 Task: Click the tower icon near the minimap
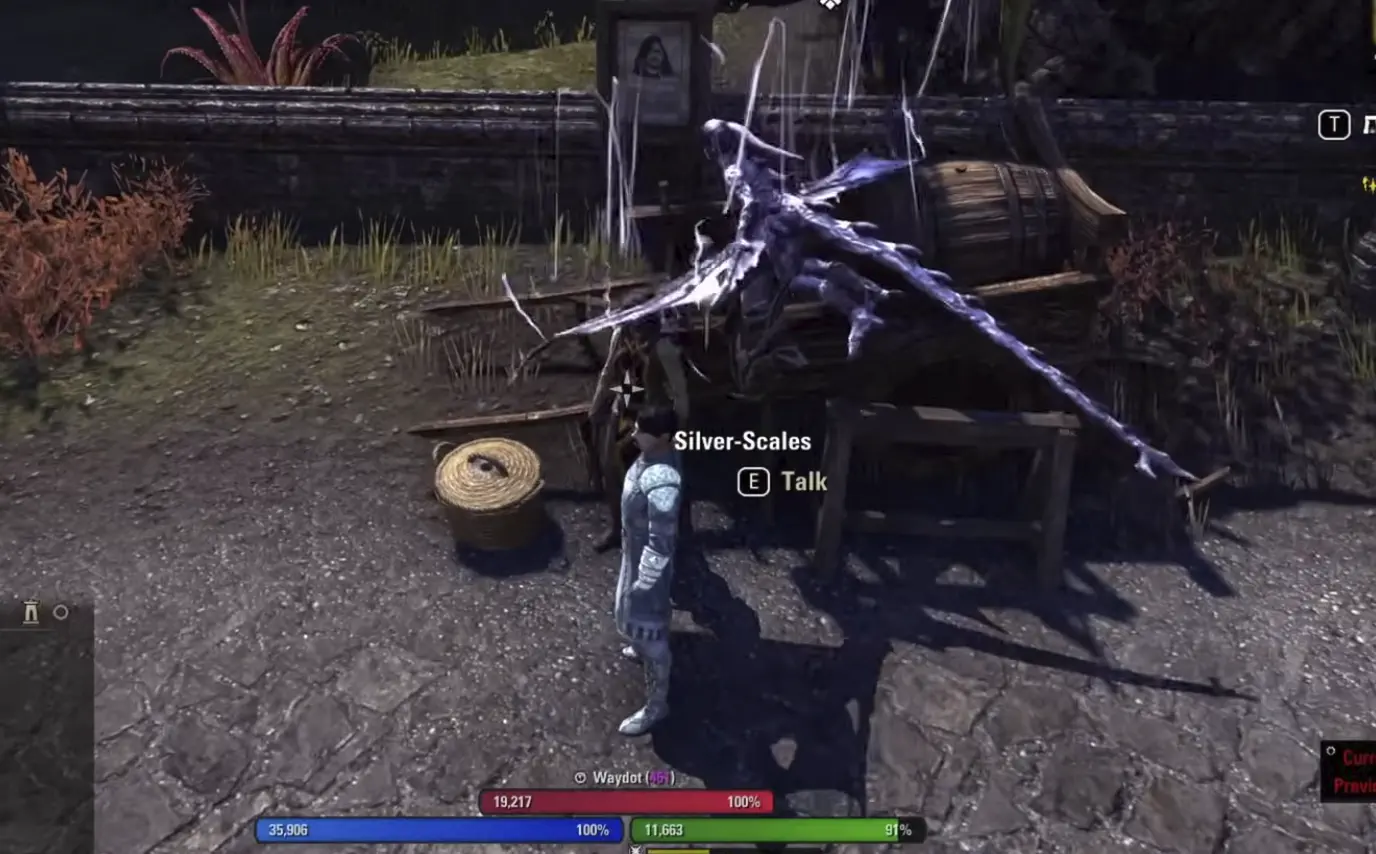31,612
